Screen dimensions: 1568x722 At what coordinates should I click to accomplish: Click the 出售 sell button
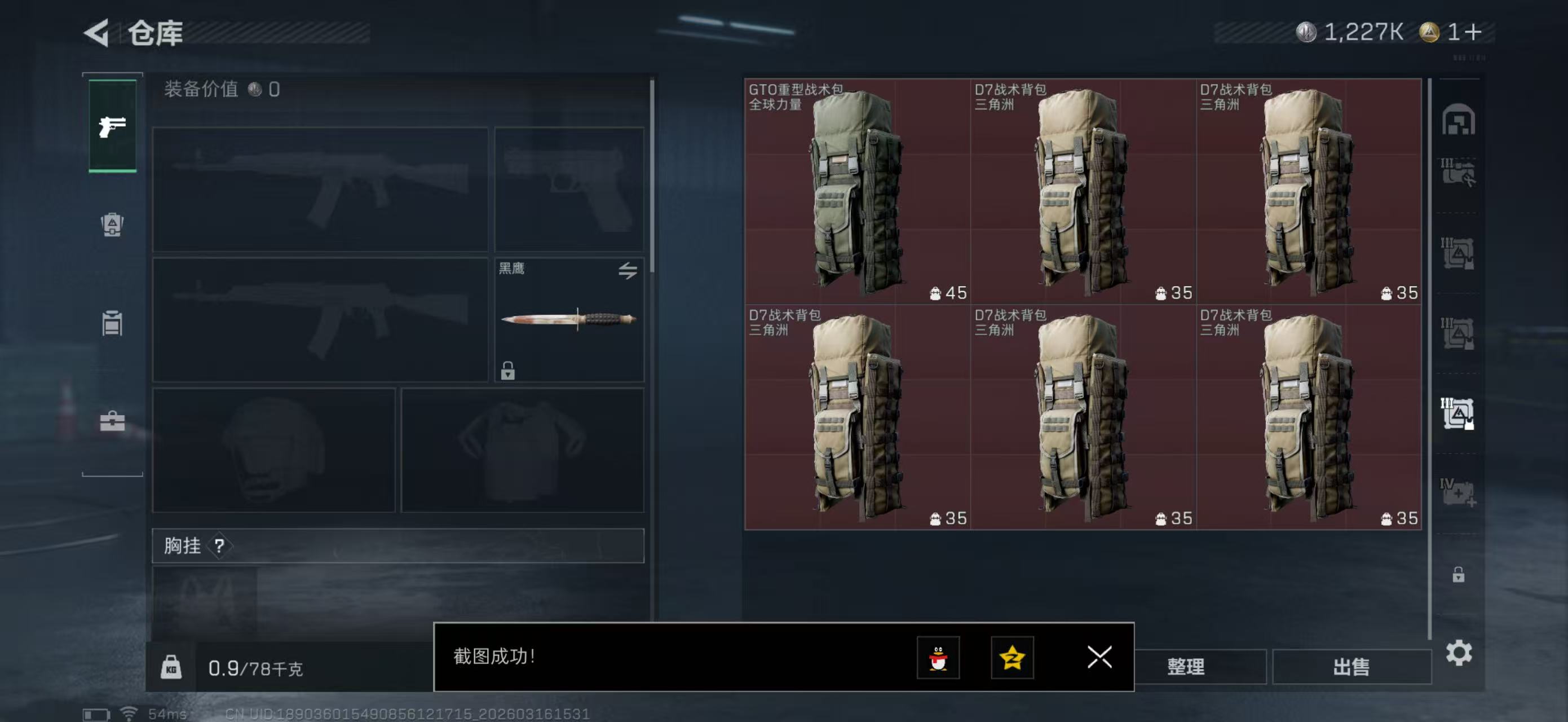(1351, 667)
